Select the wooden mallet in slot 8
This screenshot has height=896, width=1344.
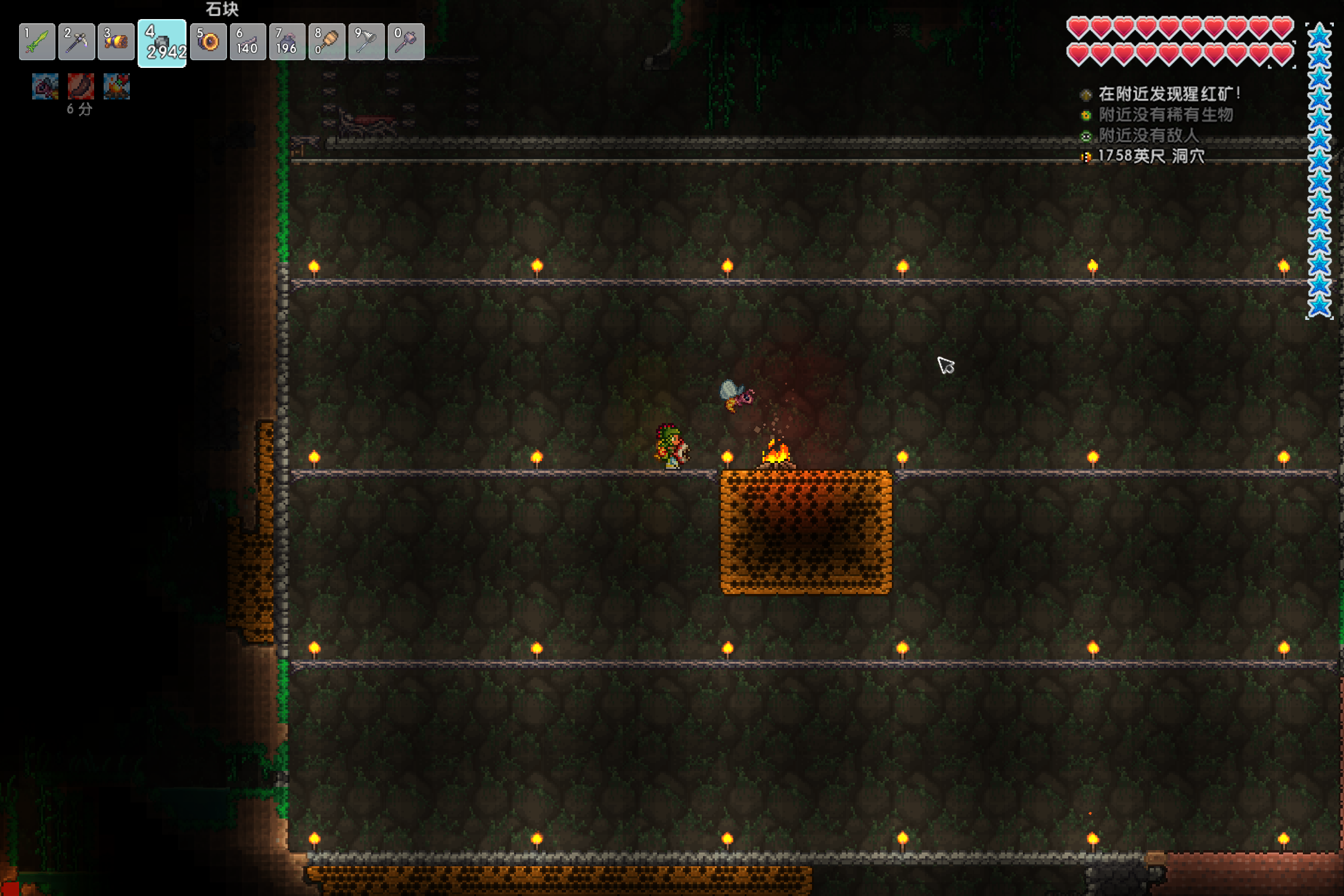327,42
